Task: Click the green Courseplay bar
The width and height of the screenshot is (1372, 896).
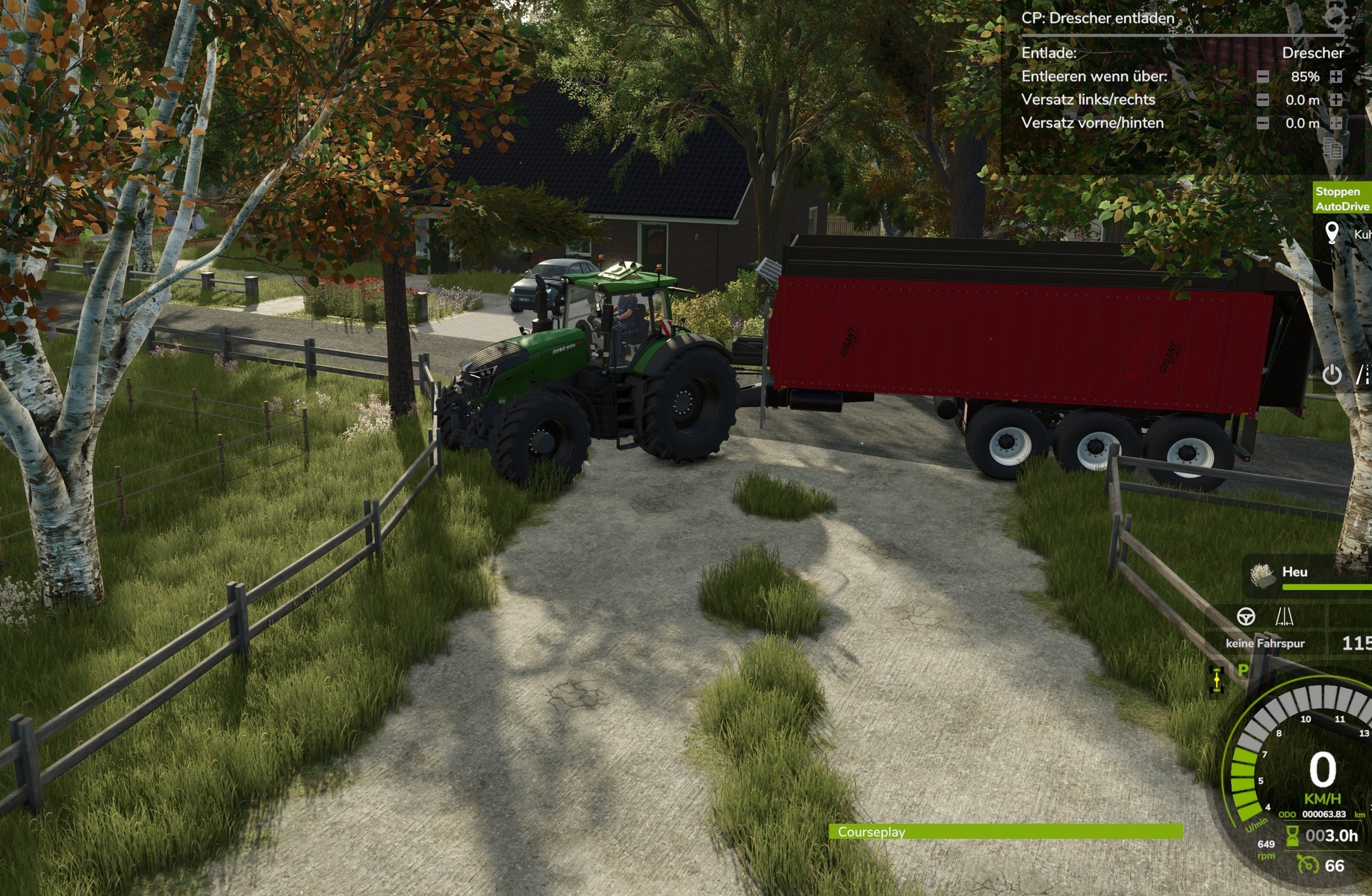Action: coord(1005,832)
